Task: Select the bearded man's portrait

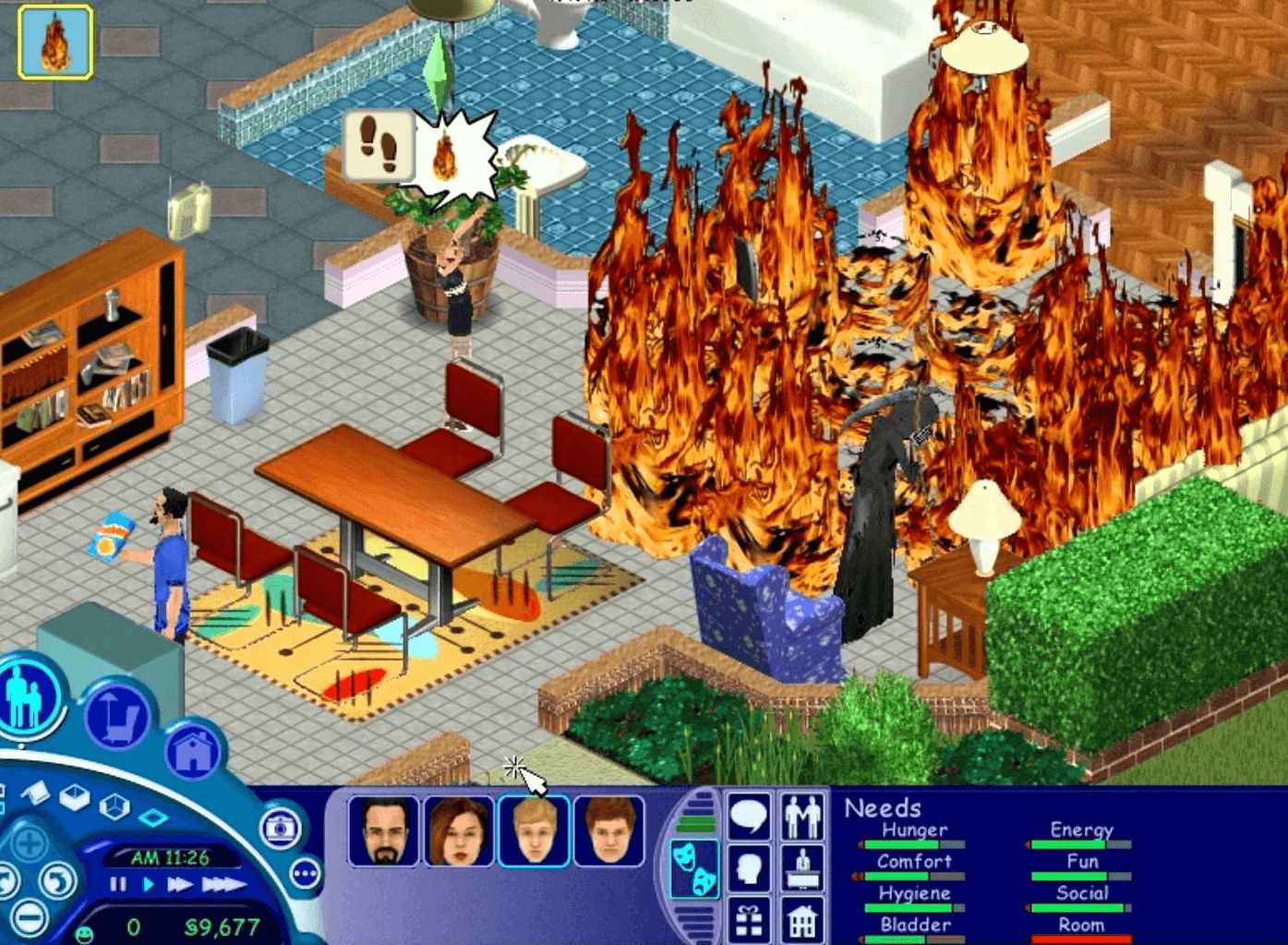Action: pyautogui.click(x=383, y=831)
